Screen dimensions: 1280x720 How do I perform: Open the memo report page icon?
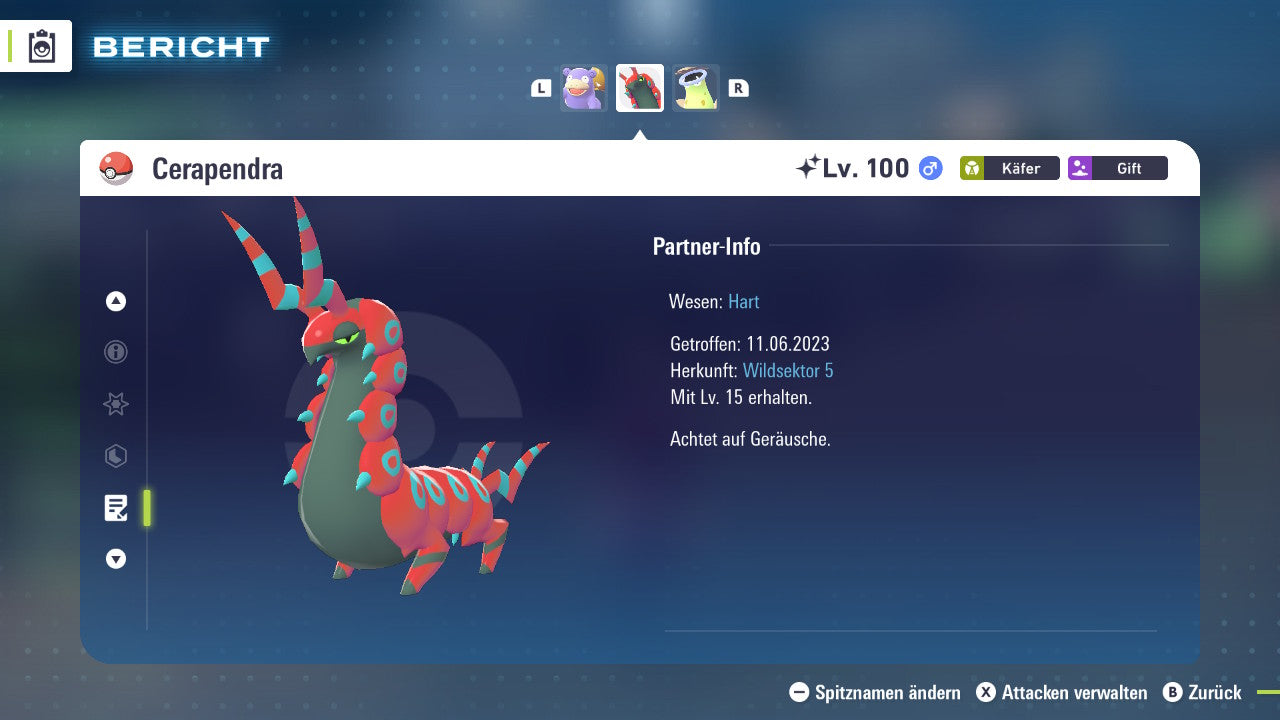tap(117, 508)
